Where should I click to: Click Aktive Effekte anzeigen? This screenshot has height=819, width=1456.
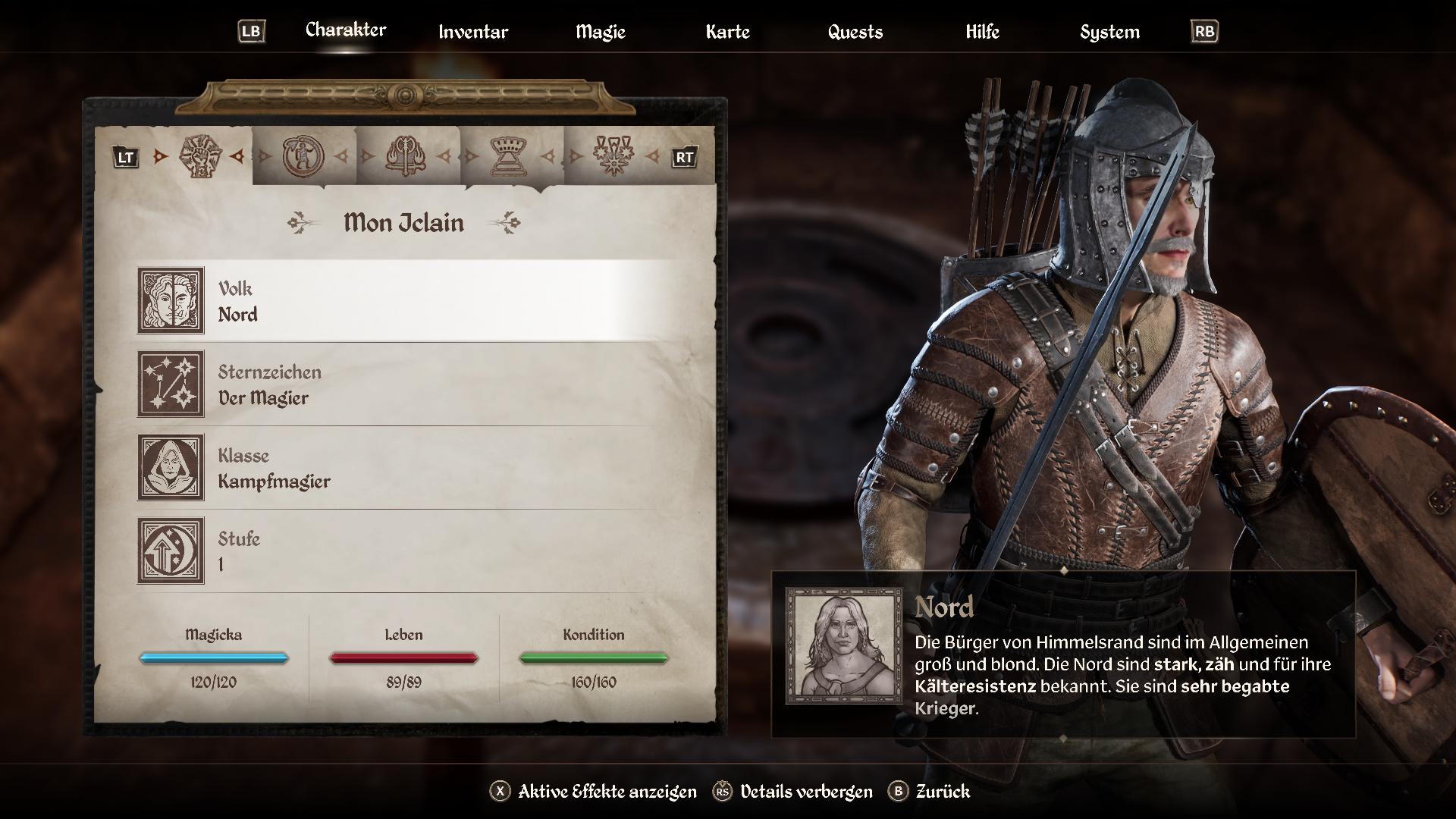tap(594, 792)
